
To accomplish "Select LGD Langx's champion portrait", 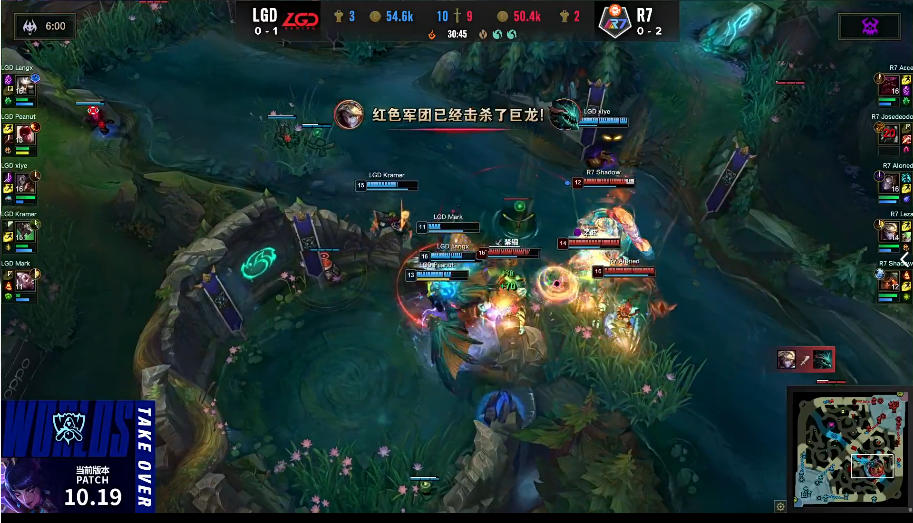I will pos(23,89).
